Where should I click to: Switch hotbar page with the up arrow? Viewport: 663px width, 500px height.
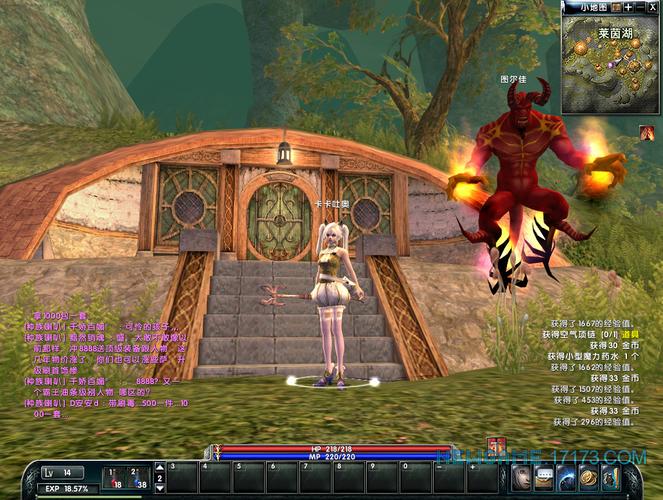(159, 468)
